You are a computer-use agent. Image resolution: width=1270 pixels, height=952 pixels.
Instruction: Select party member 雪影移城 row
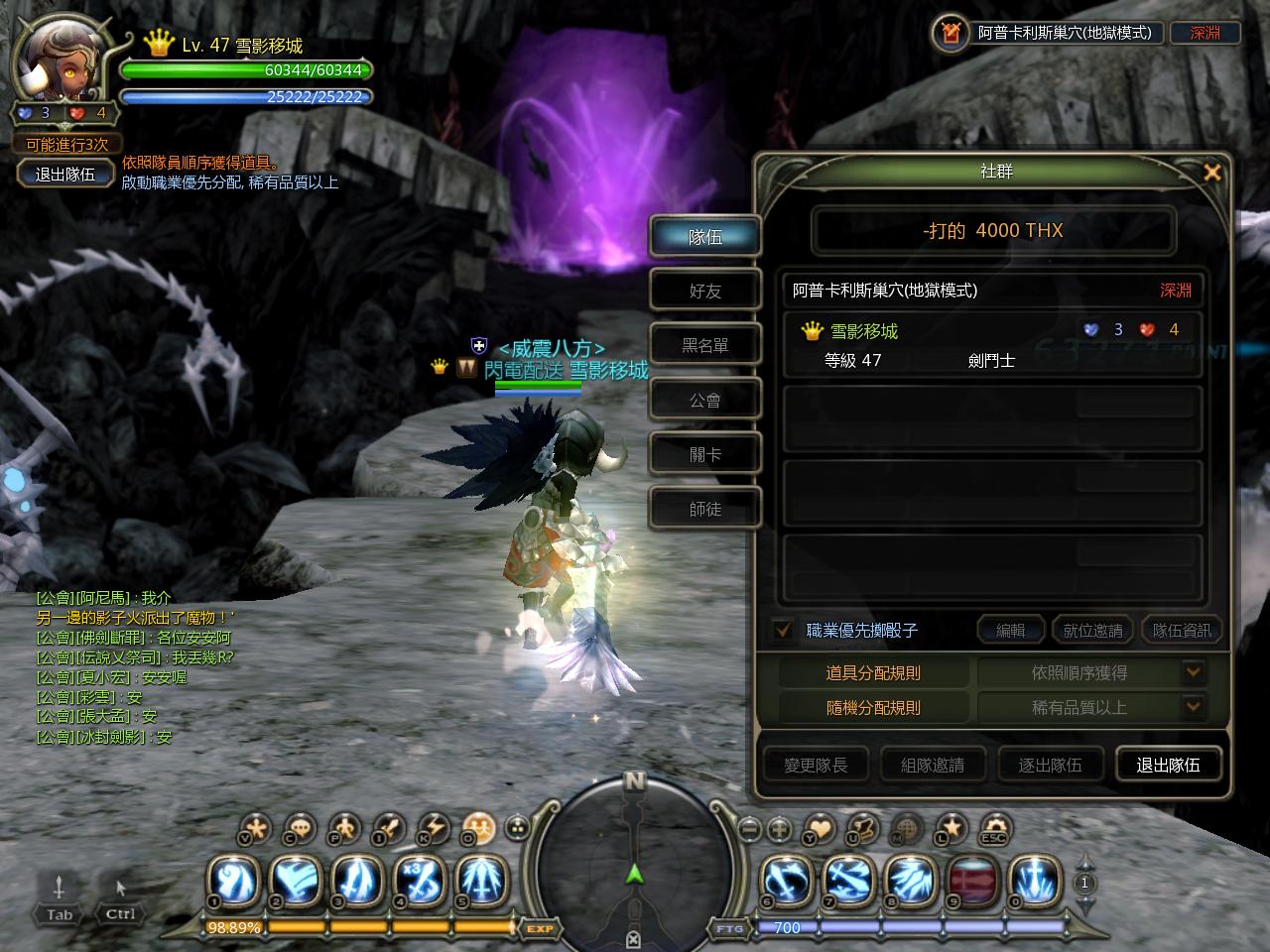992,344
